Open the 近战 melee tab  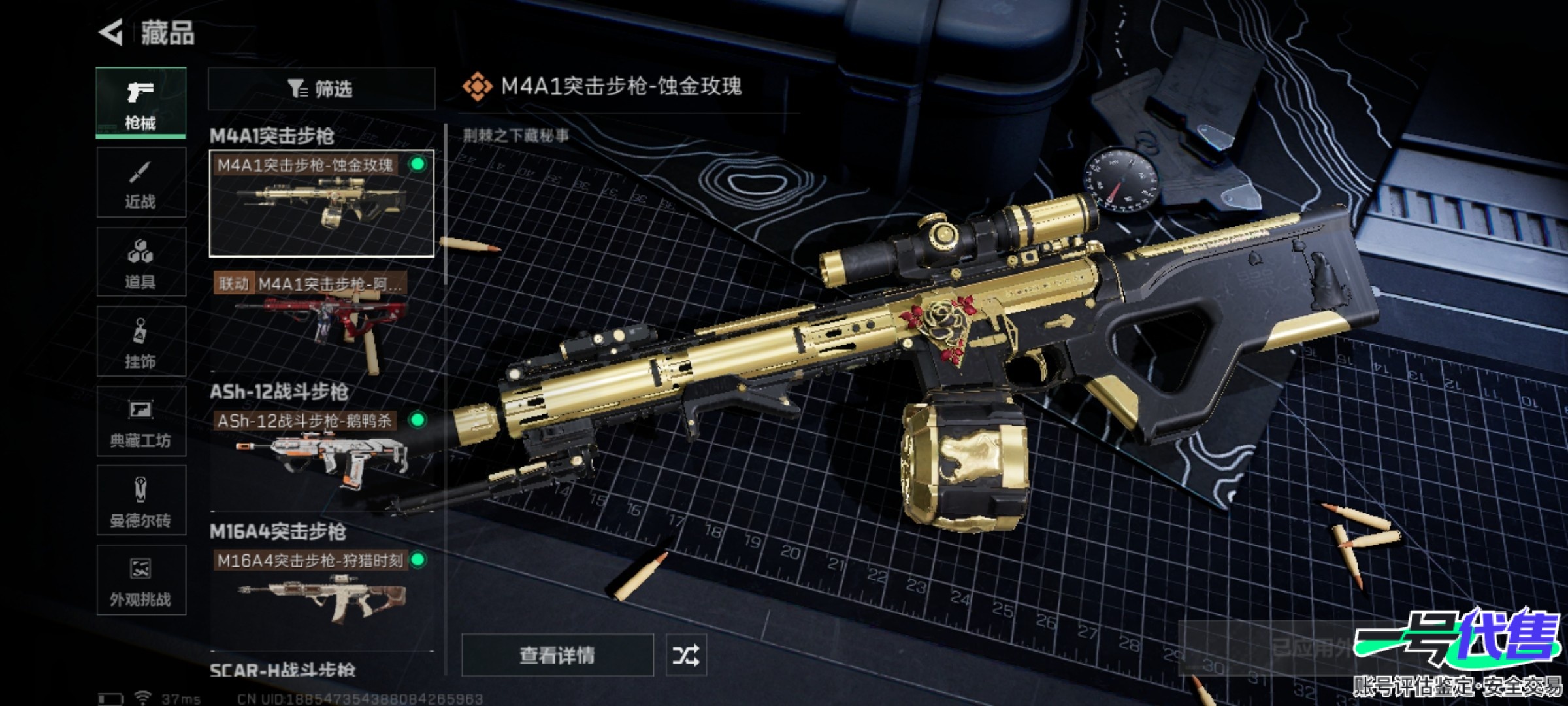[x=140, y=182]
